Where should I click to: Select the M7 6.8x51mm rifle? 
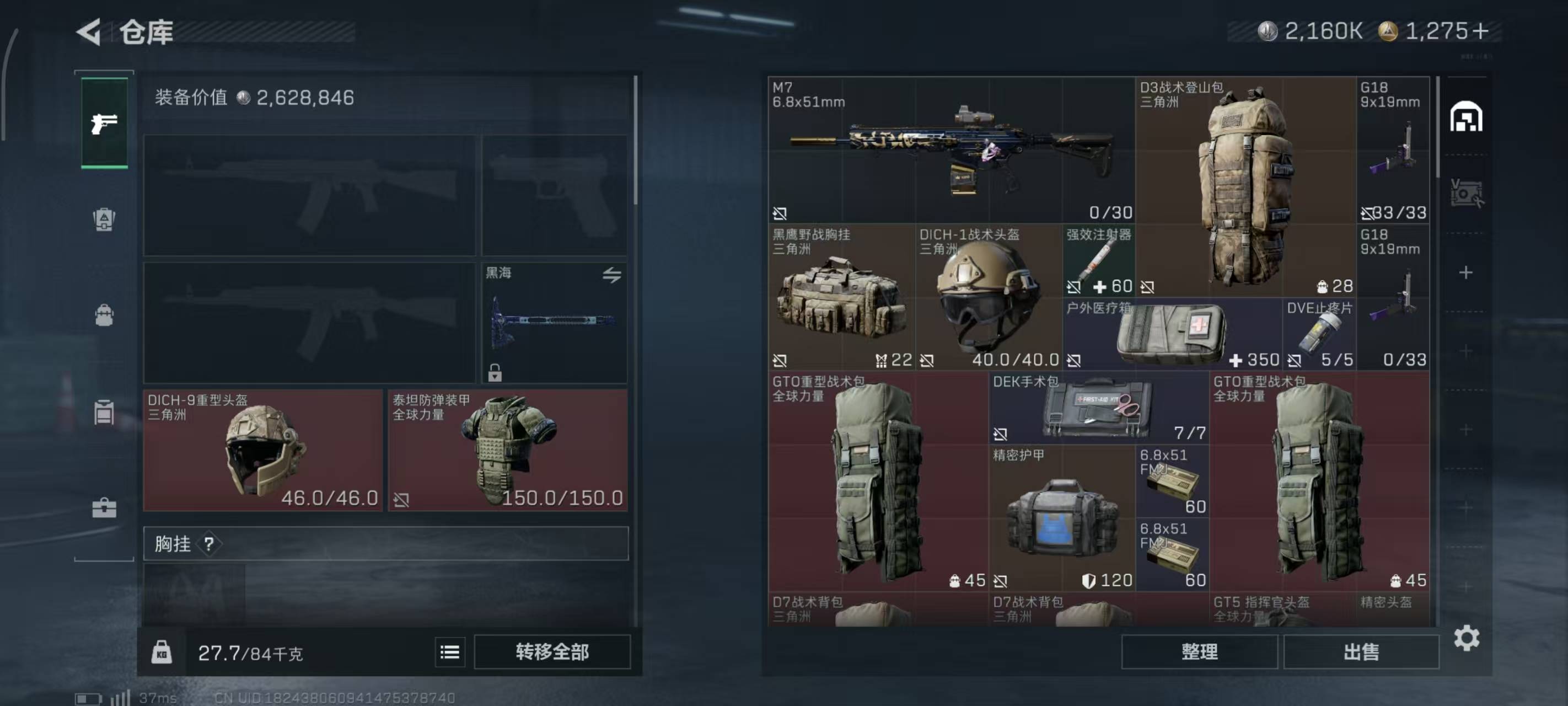pos(951,149)
